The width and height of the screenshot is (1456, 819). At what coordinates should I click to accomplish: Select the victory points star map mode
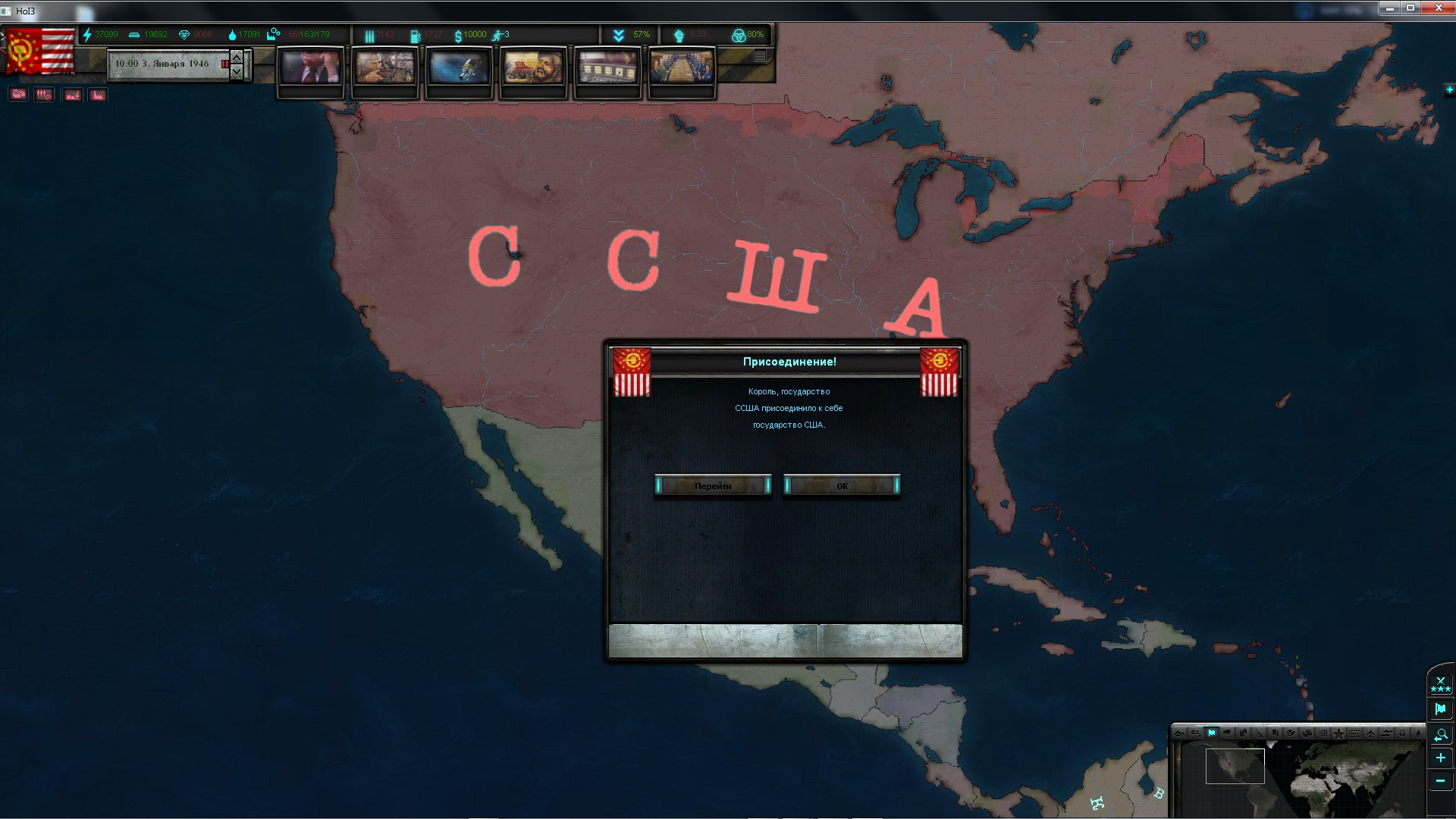coord(1339,734)
